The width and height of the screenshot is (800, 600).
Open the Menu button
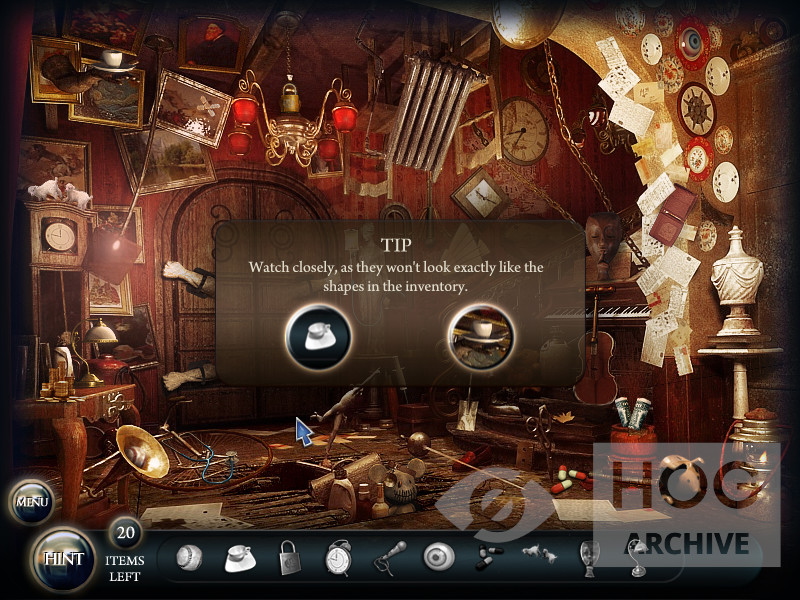32,501
